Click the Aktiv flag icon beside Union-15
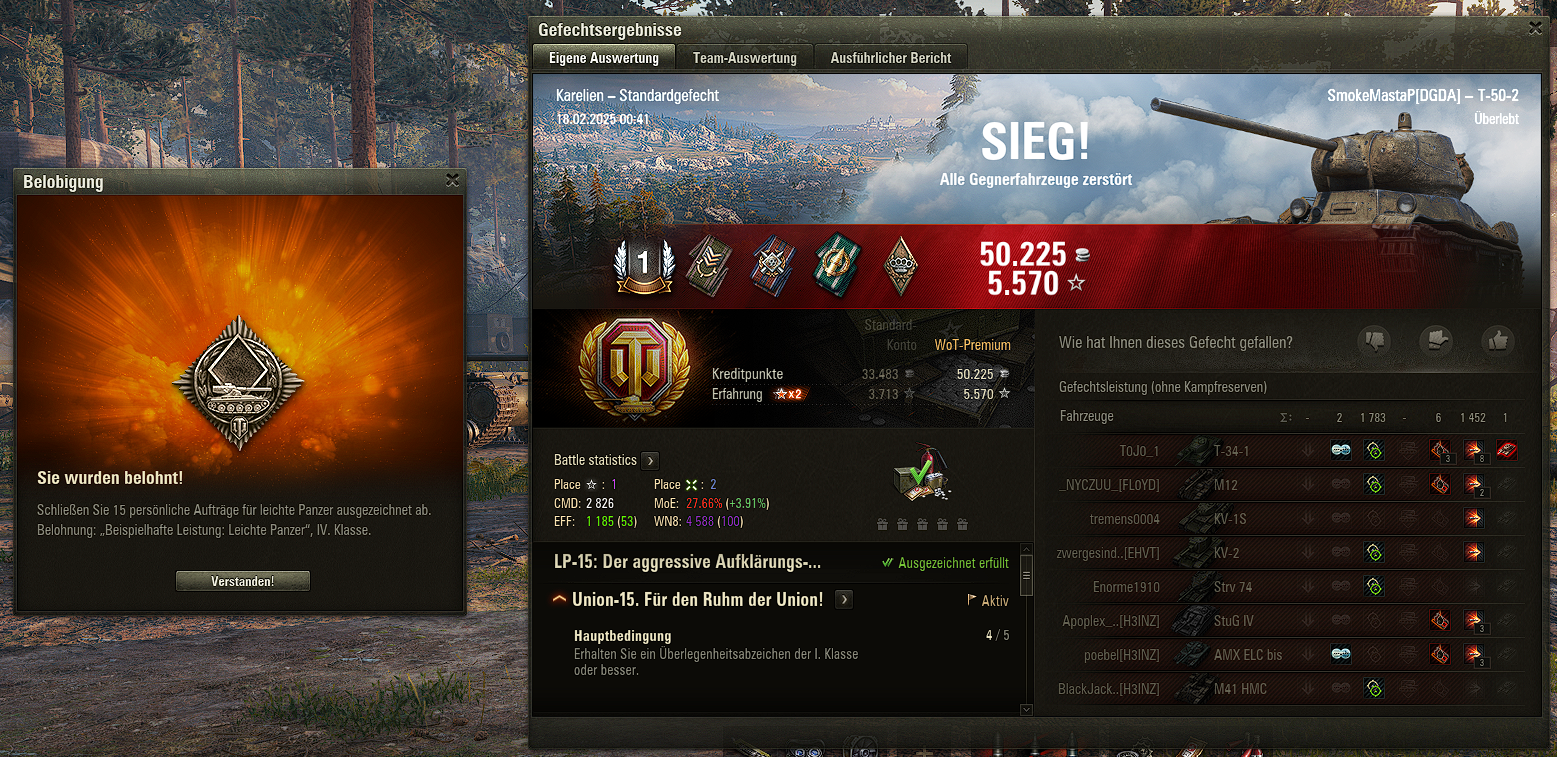Screen dimensions: 1557x757 coord(973,598)
